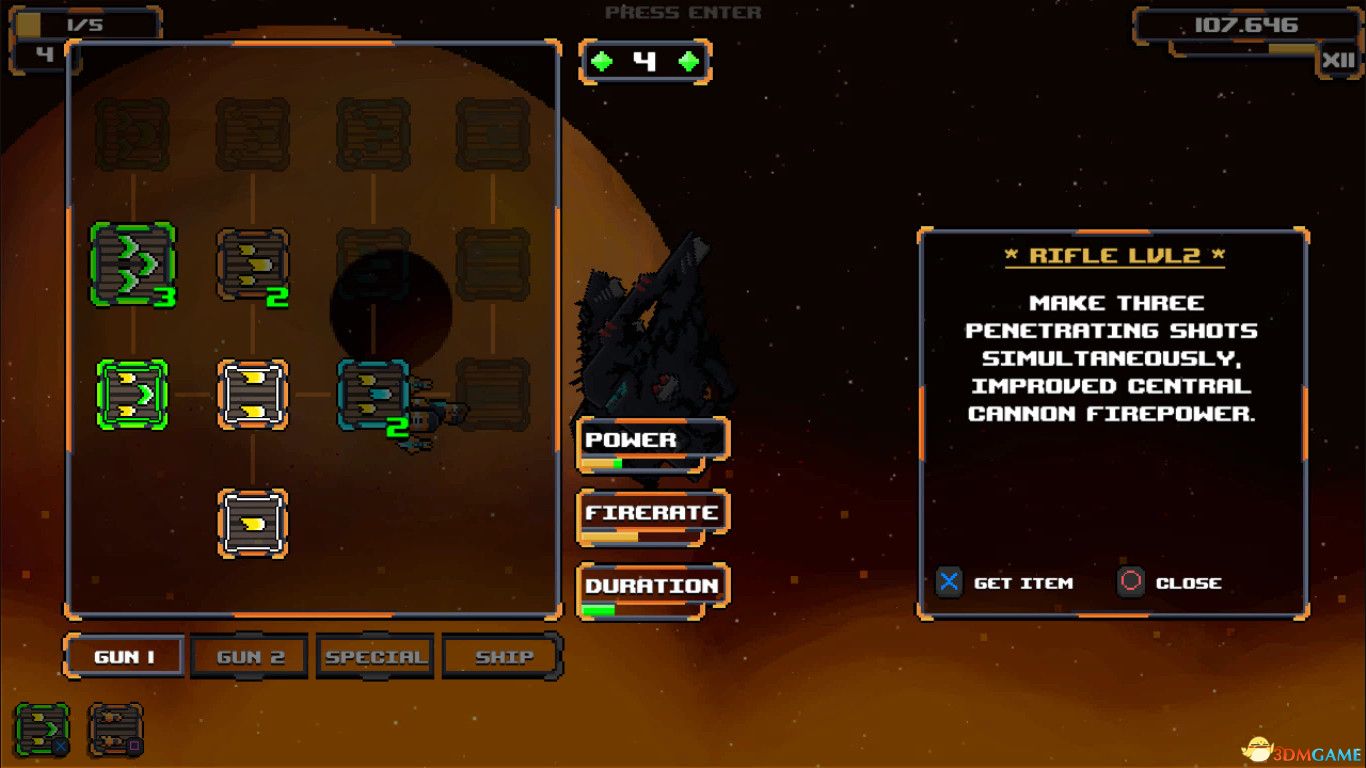Pick the cyan upgrade node marked 2
1366x768 pixels.
click(x=373, y=395)
